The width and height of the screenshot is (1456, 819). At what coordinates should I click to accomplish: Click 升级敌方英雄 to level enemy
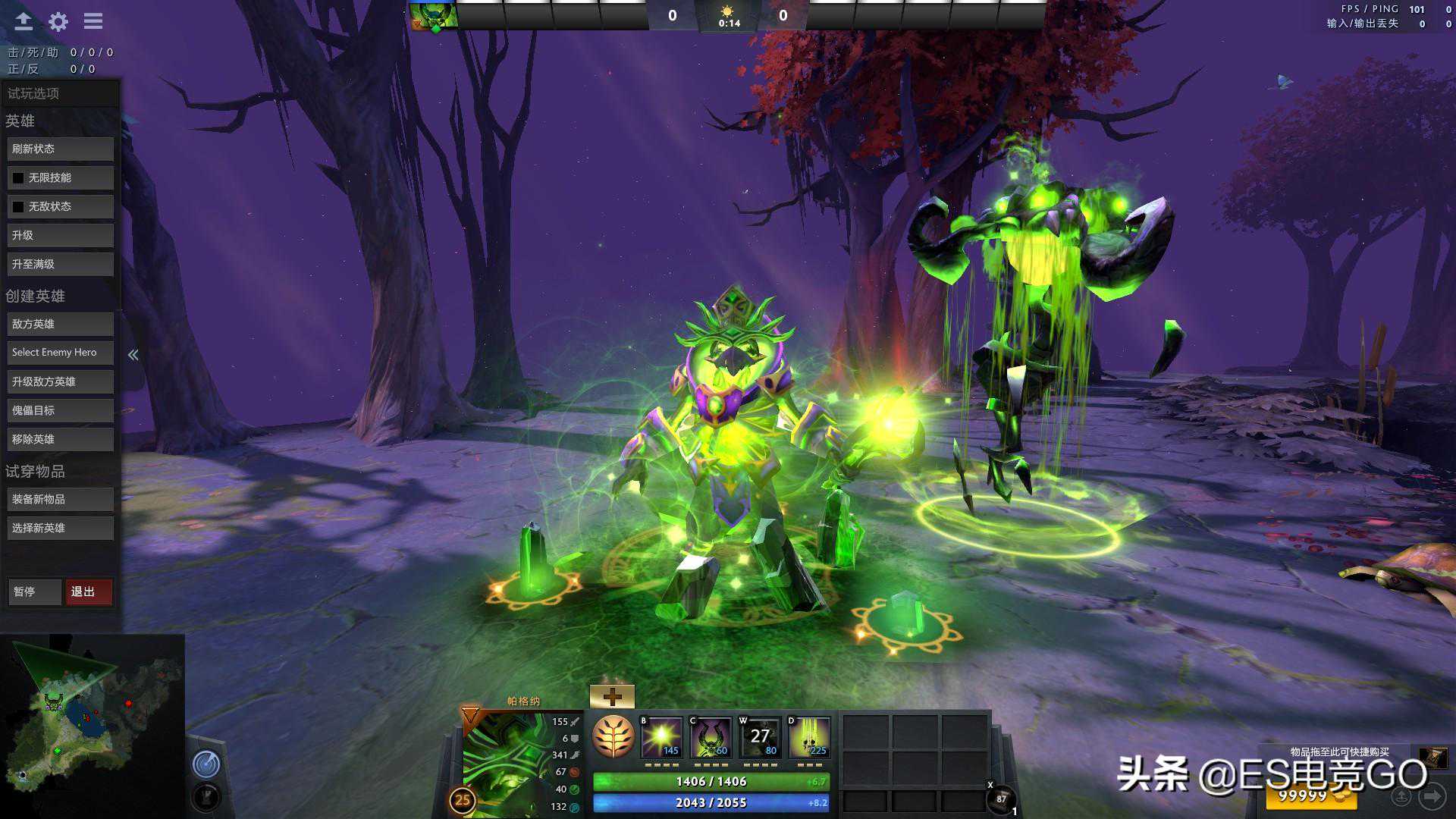click(x=60, y=382)
